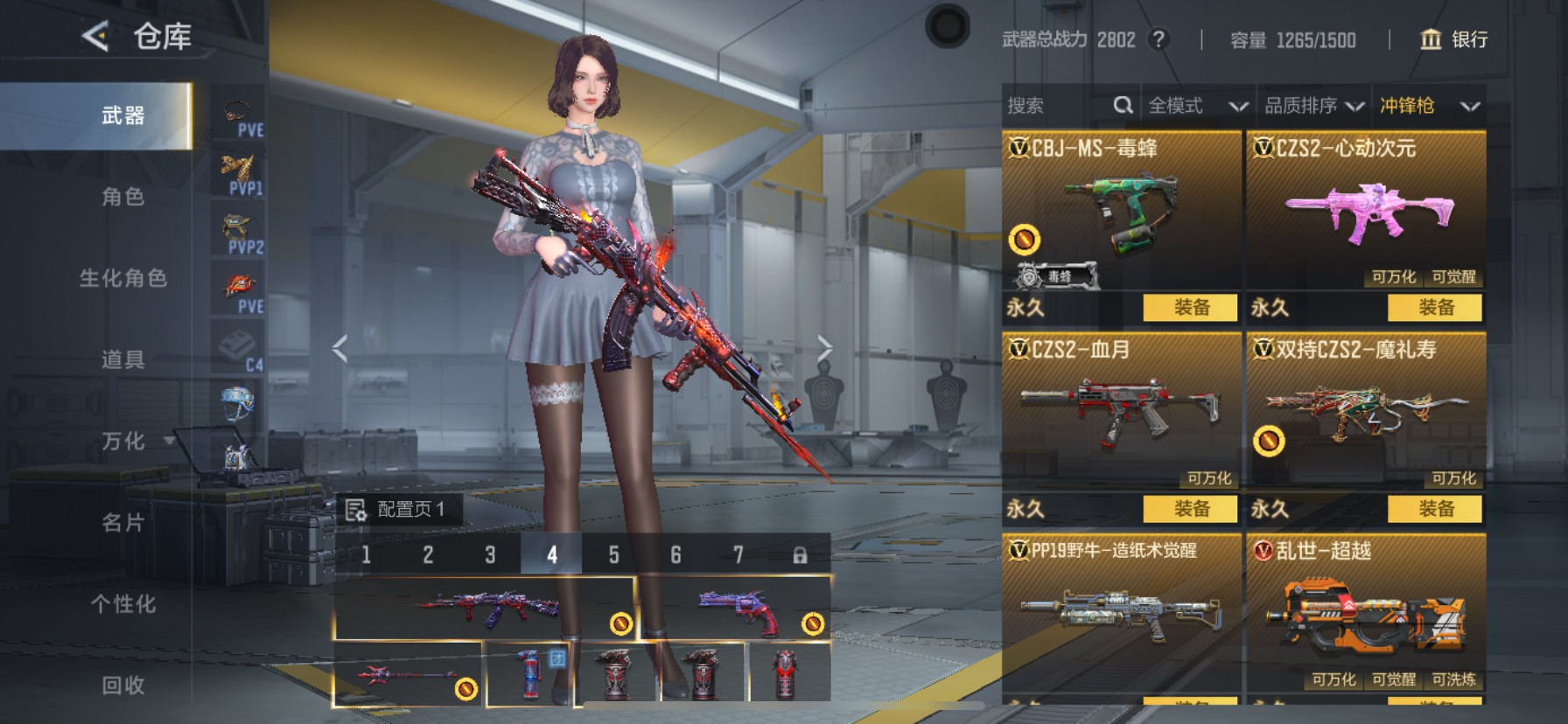Show the weapon power help question mark
Image resolution: width=1568 pixels, height=724 pixels.
pyautogui.click(x=1158, y=39)
